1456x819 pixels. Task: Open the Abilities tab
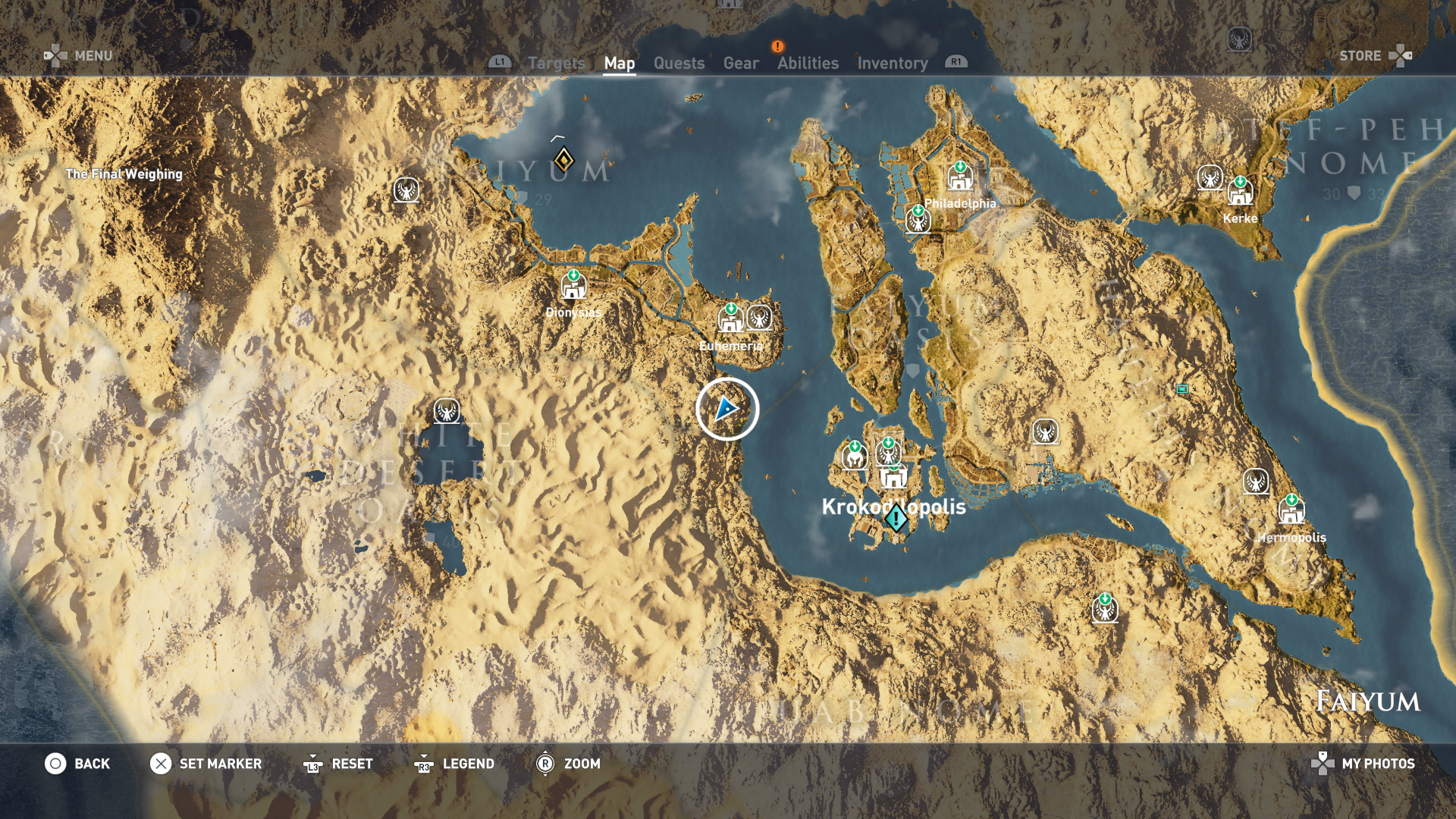click(808, 64)
